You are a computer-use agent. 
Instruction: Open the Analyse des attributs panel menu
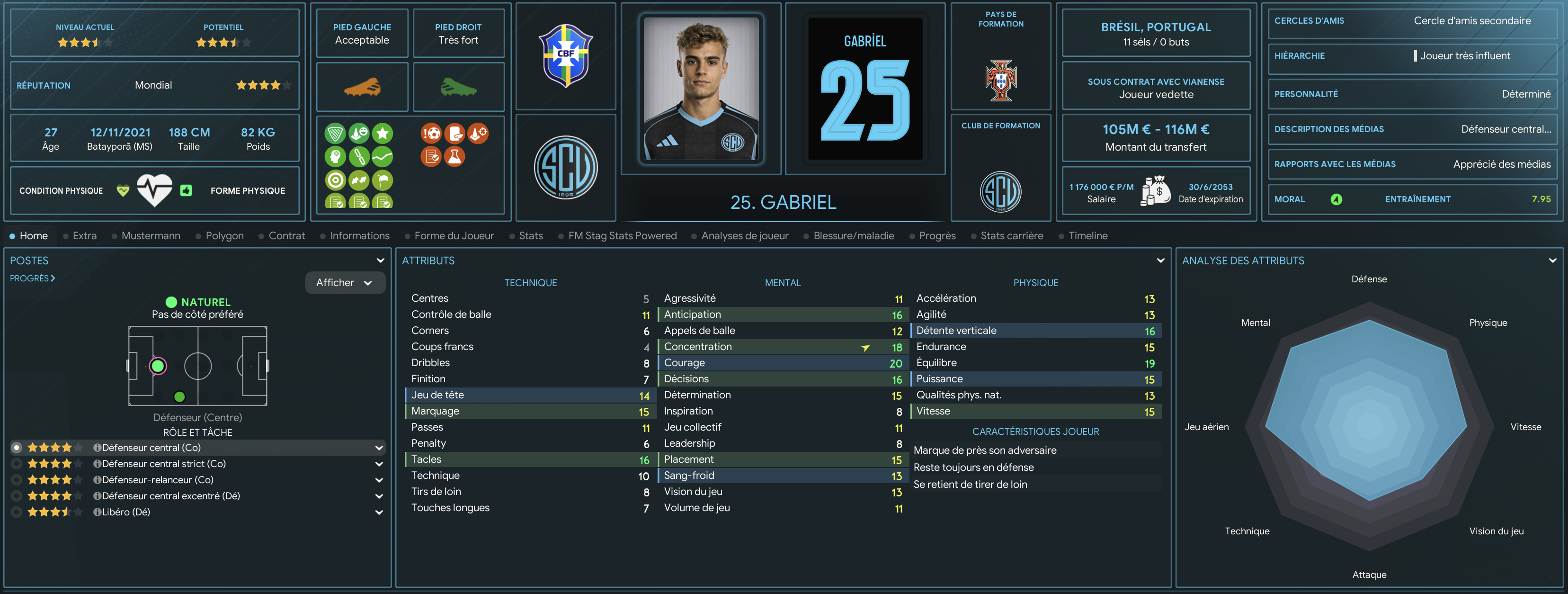point(1552,261)
